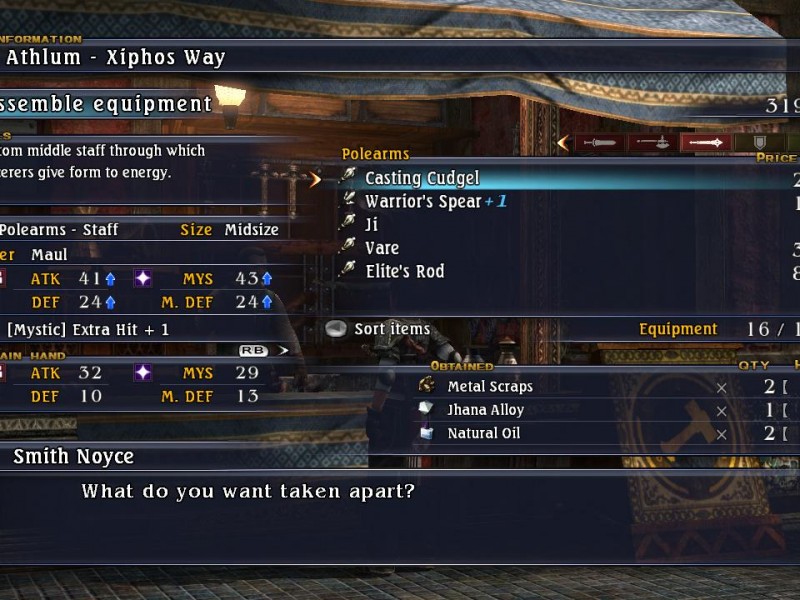Select the Natural Oil row
This screenshot has height=600, width=800.
(483, 433)
